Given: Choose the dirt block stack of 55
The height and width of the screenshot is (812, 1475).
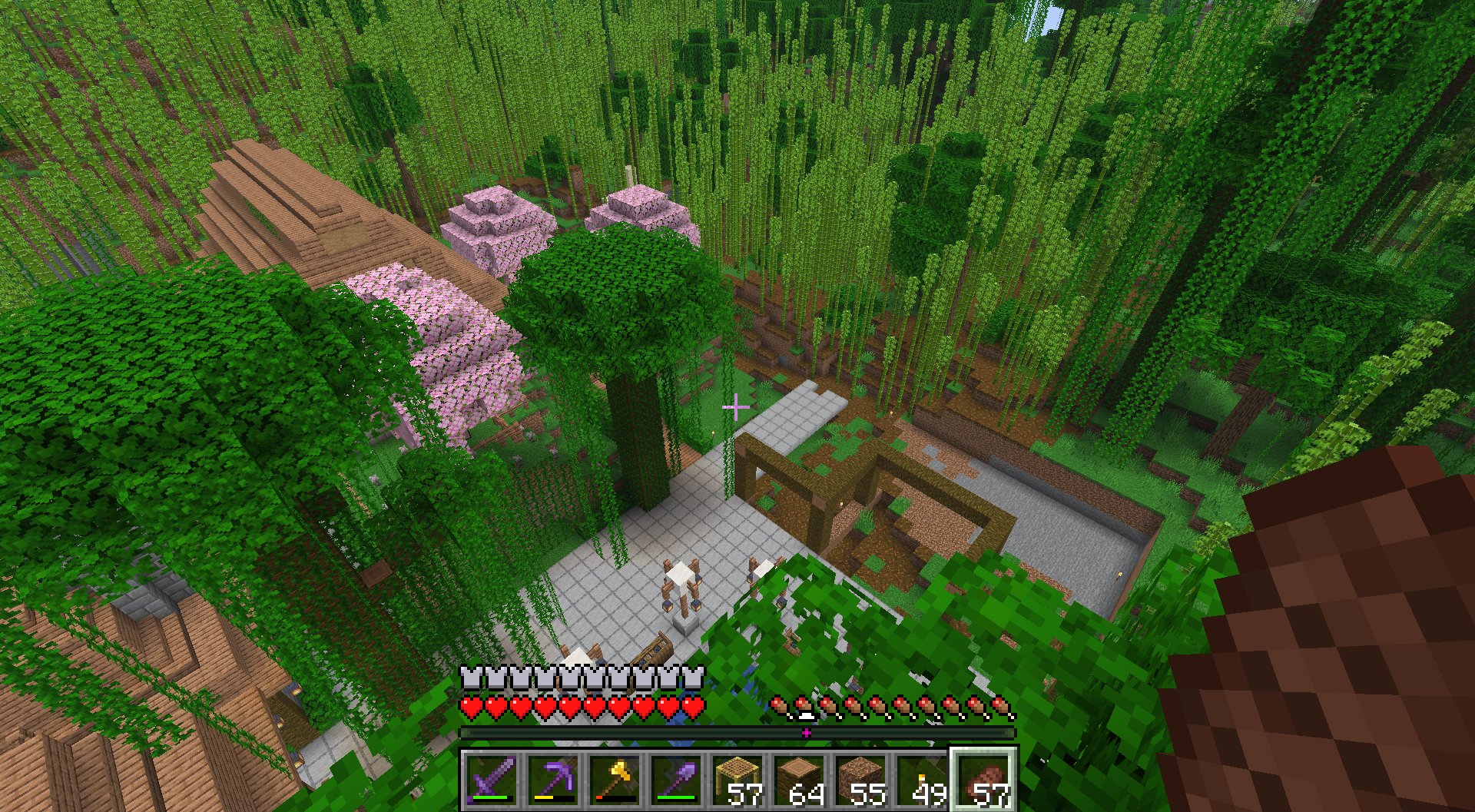Looking at the screenshot, I should [861, 779].
